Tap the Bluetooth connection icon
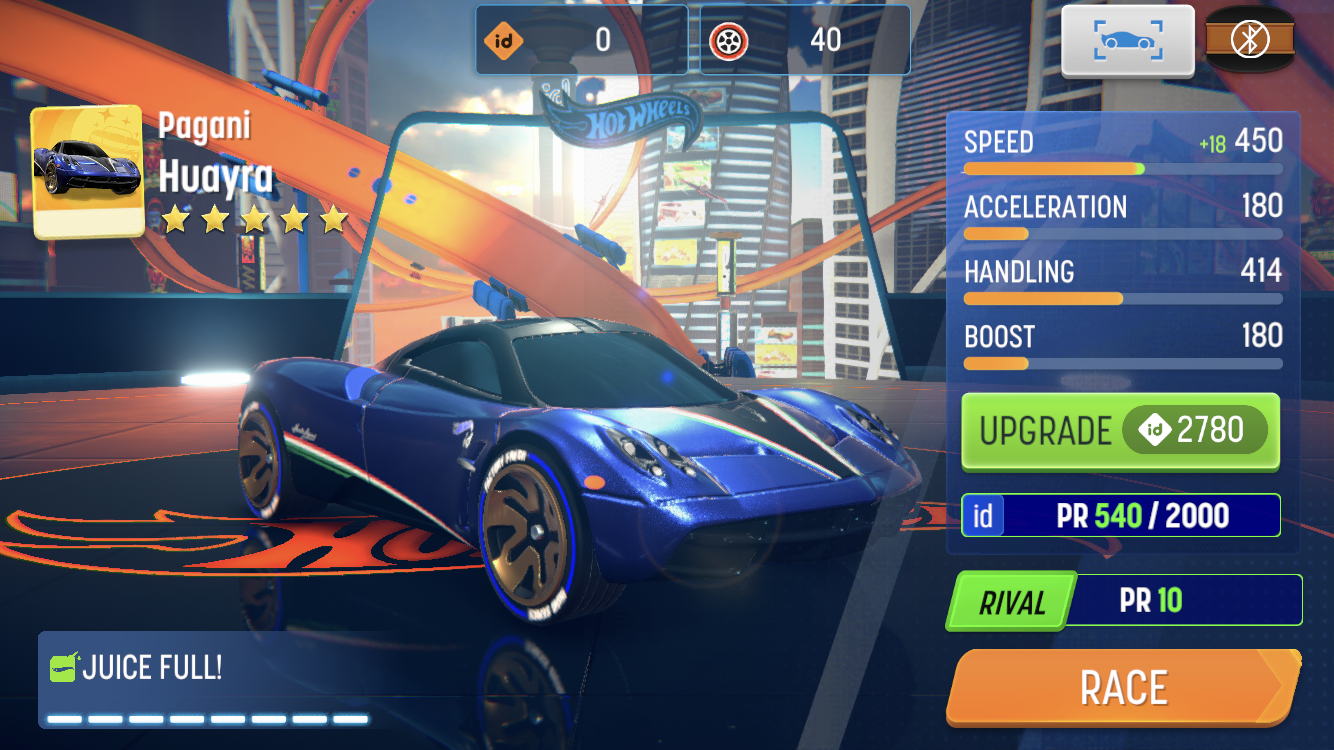 point(1249,40)
